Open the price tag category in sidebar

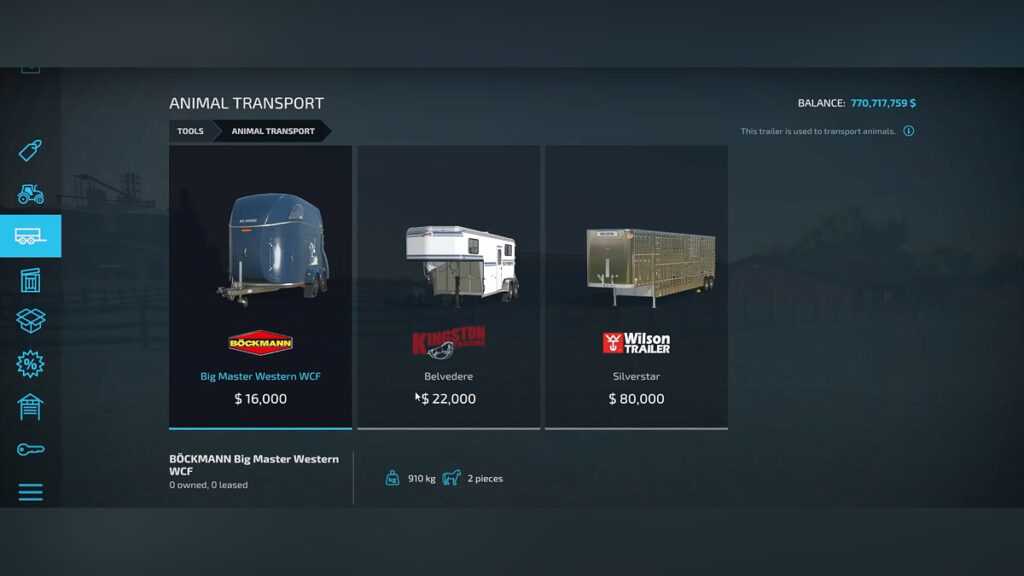pyautogui.click(x=30, y=151)
